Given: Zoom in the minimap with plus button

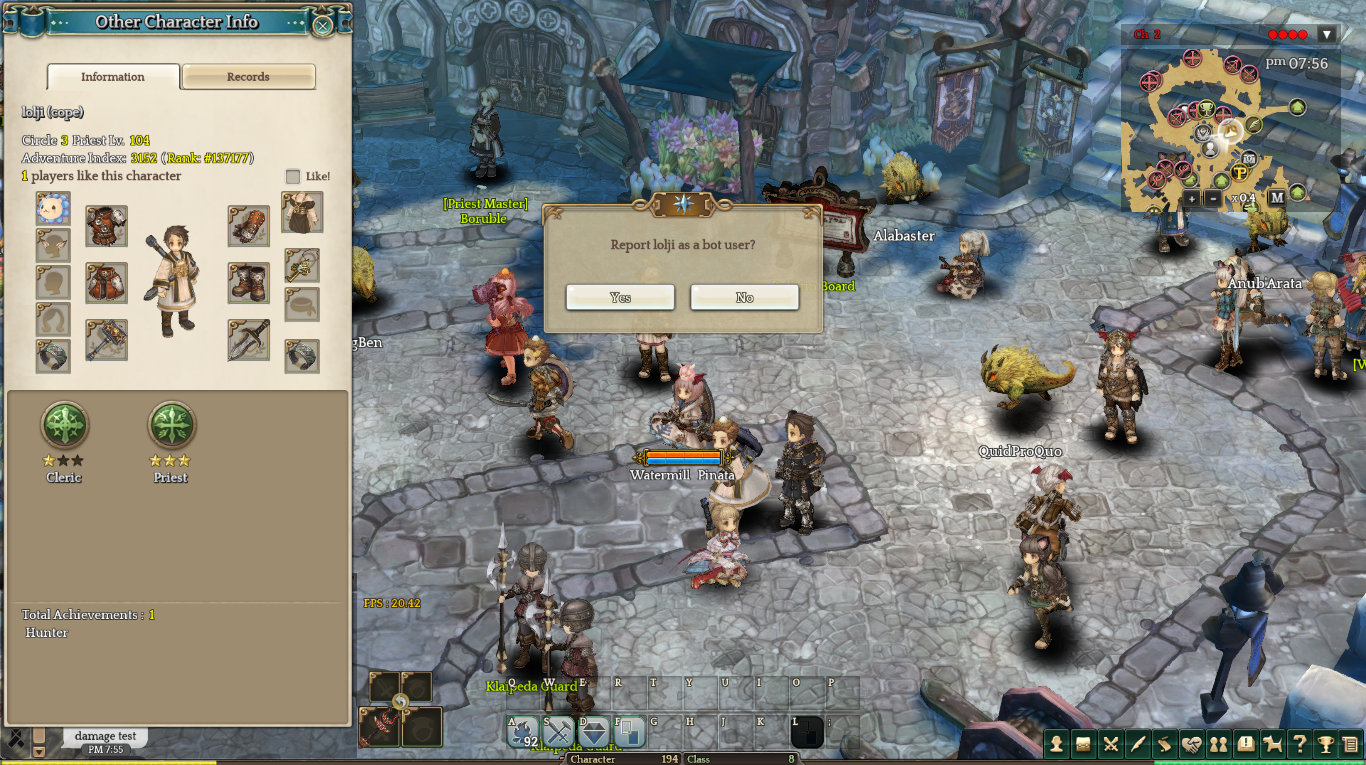Looking at the screenshot, I should coord(1192,198).
